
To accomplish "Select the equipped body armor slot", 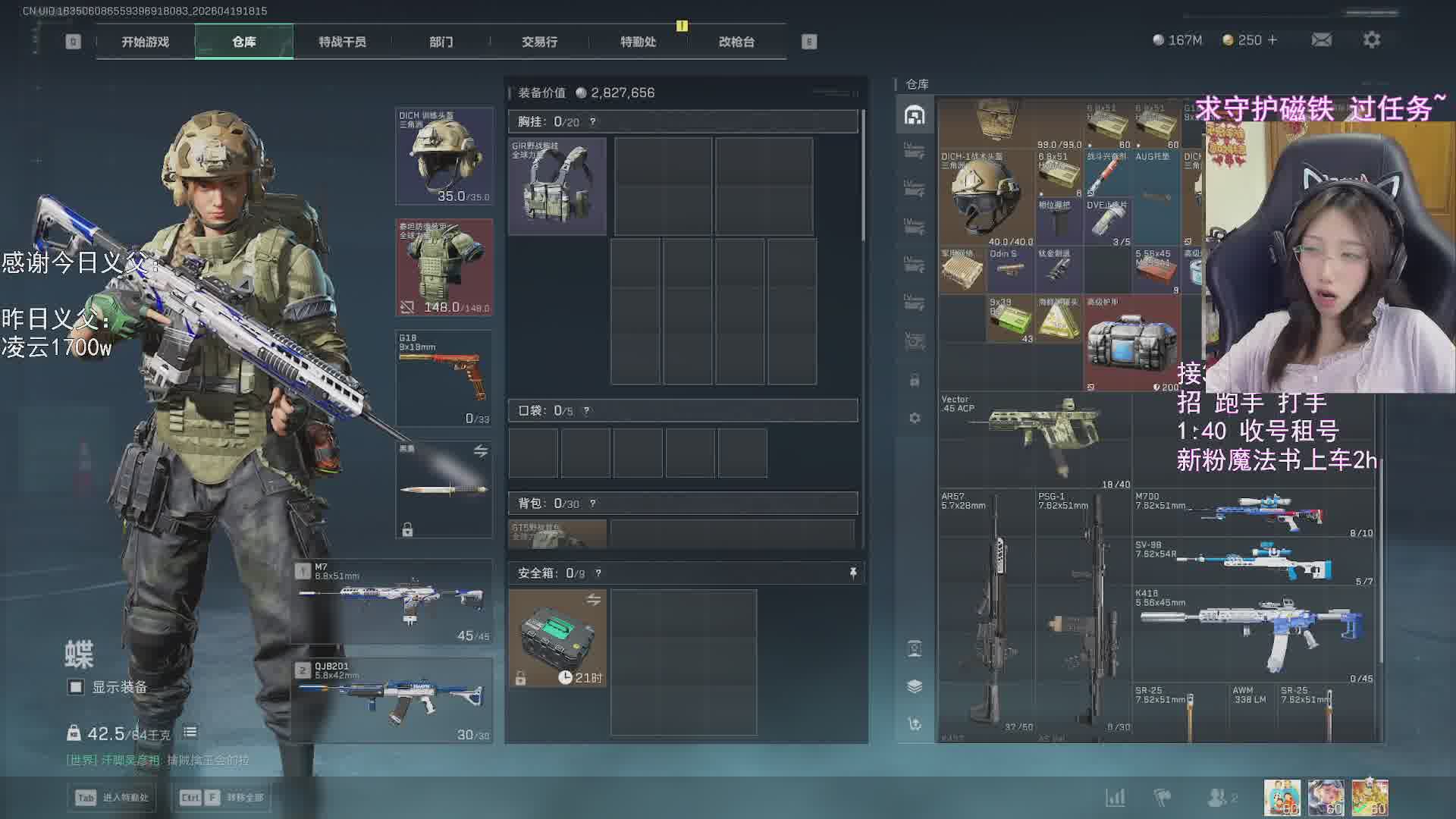I will [444, 267].
